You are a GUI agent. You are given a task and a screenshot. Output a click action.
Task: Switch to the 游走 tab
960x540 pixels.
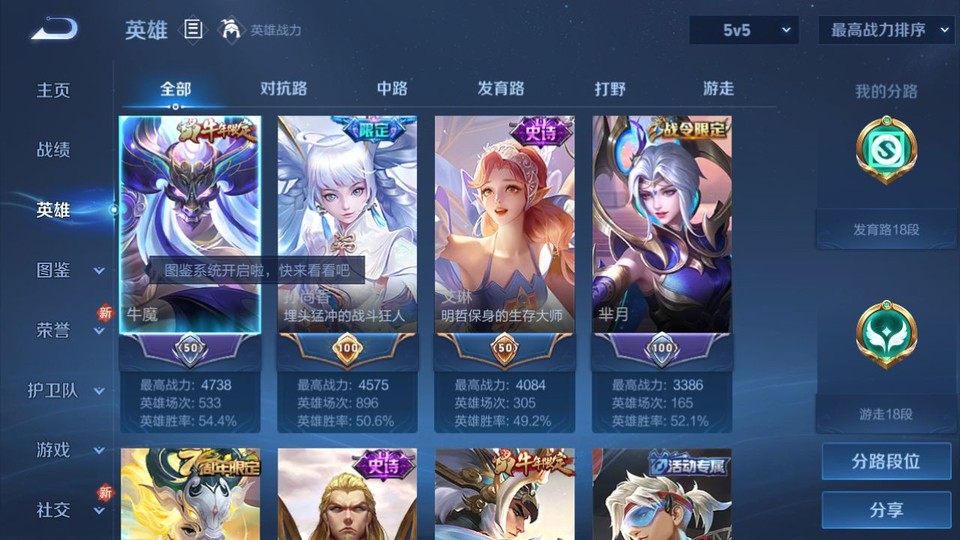(x=718, y=88)
